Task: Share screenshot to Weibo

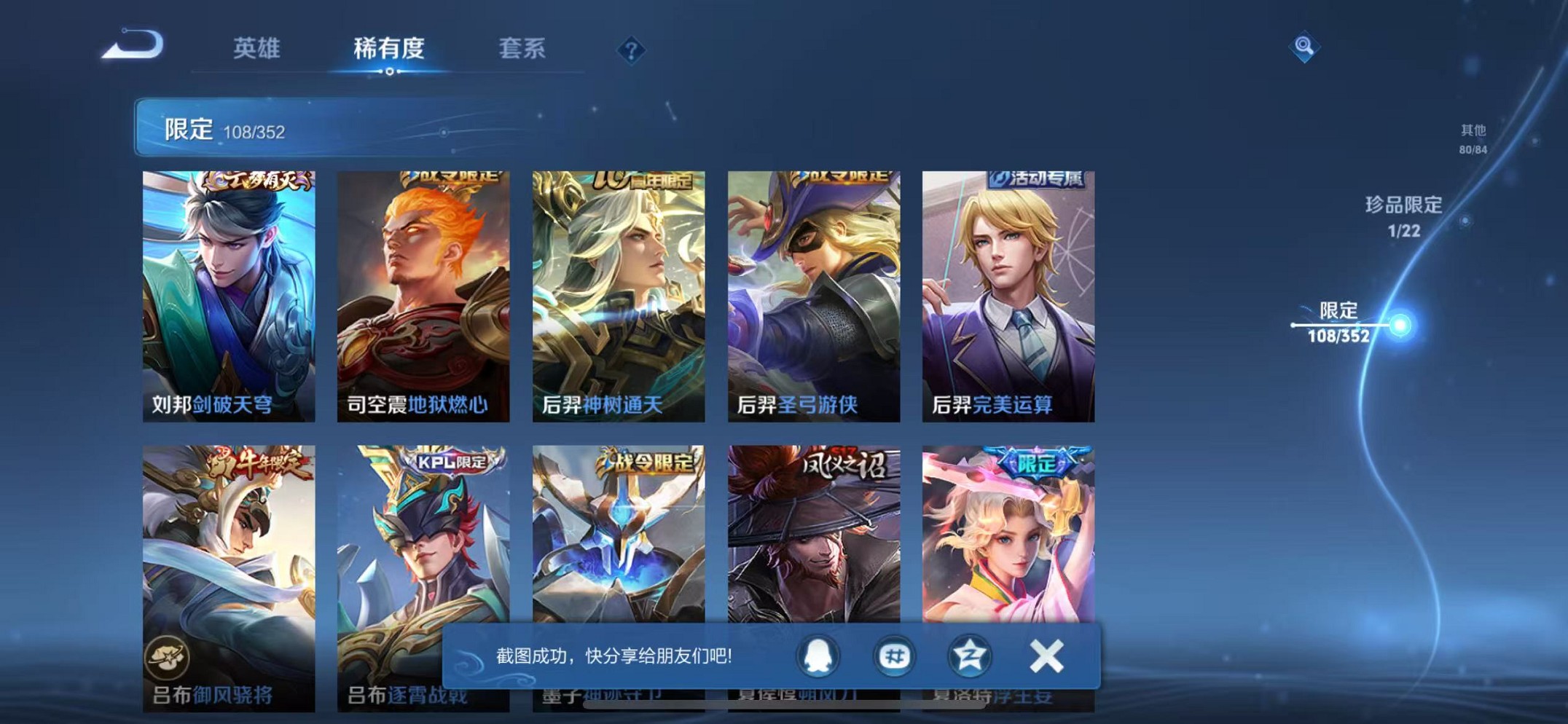Action: (894, 656)
